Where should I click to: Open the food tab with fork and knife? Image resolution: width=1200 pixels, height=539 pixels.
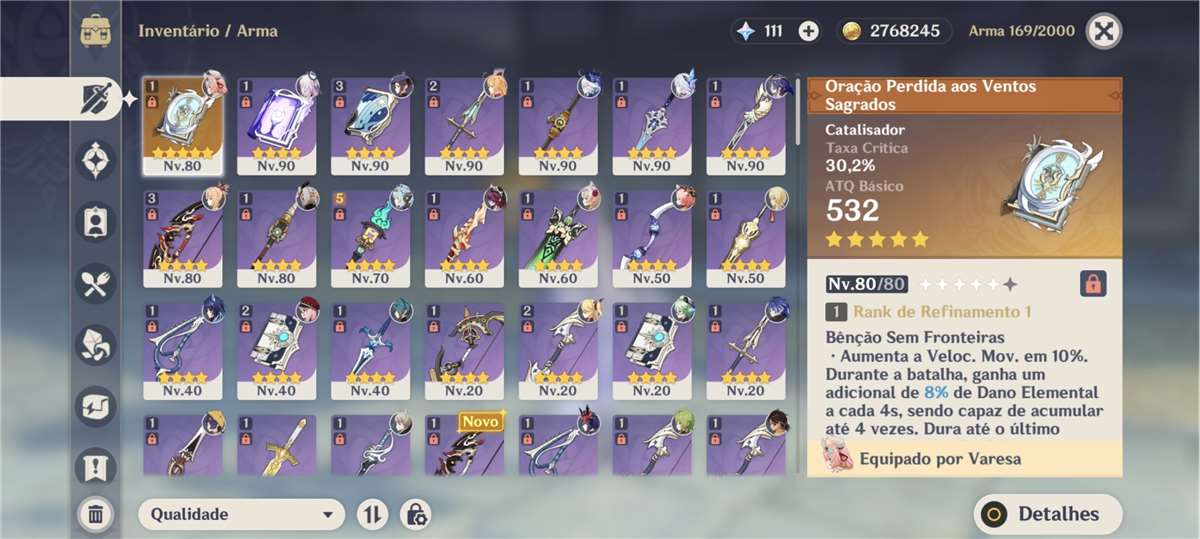point(96,284)
